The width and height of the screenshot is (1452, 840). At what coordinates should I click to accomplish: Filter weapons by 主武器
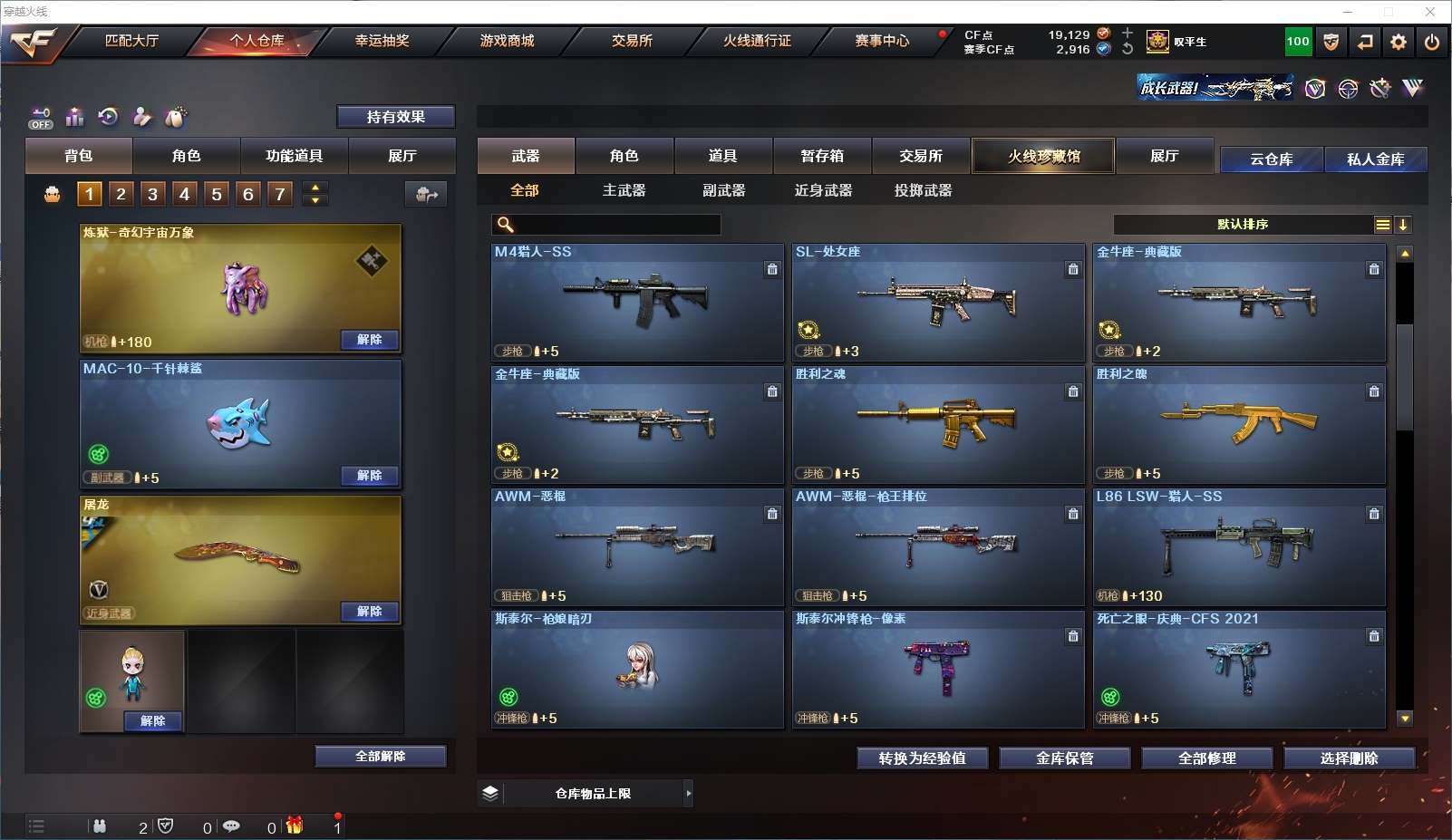(x=624, y=190)
